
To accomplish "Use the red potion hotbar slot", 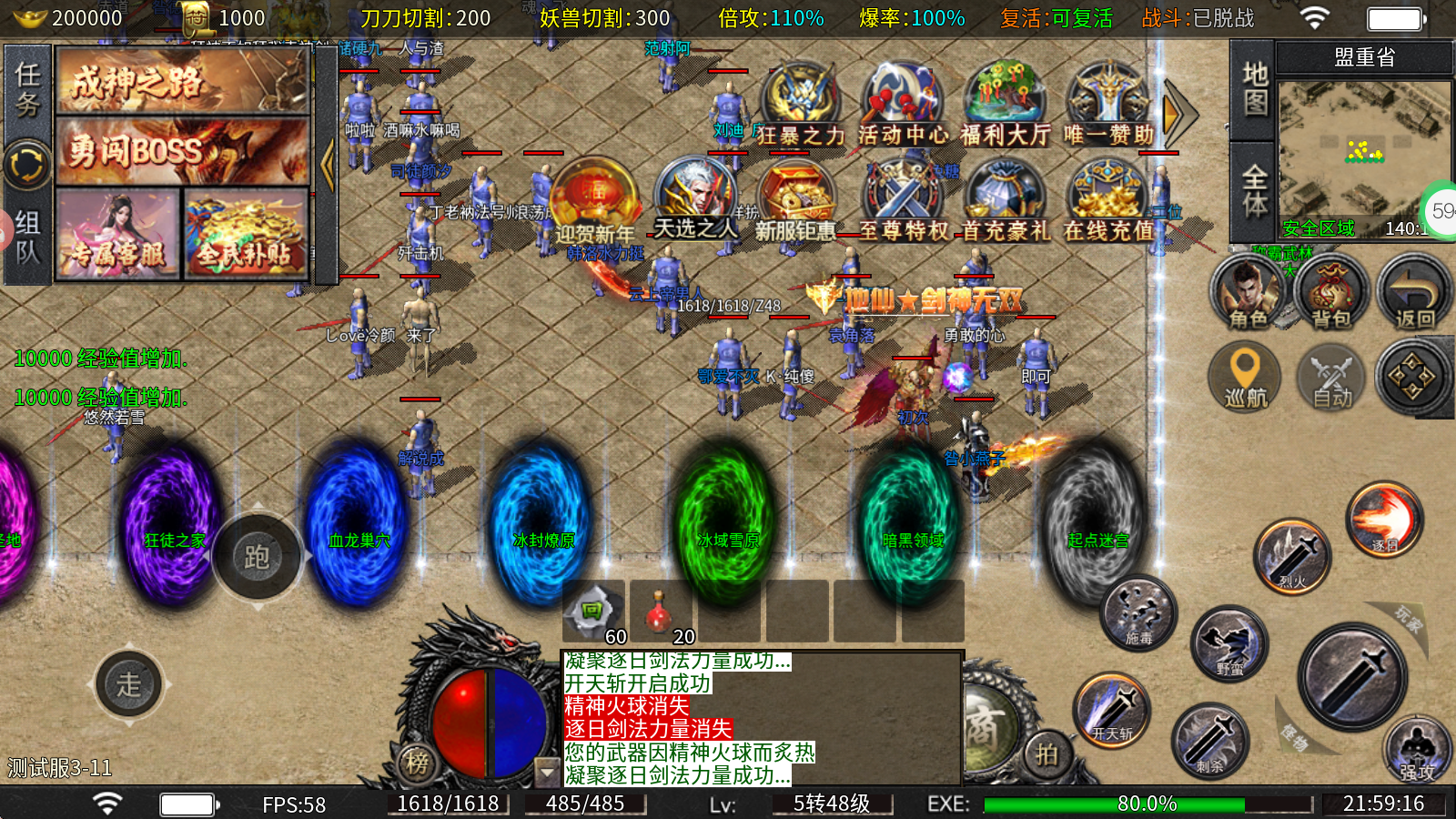I will (x=661, y=612).
